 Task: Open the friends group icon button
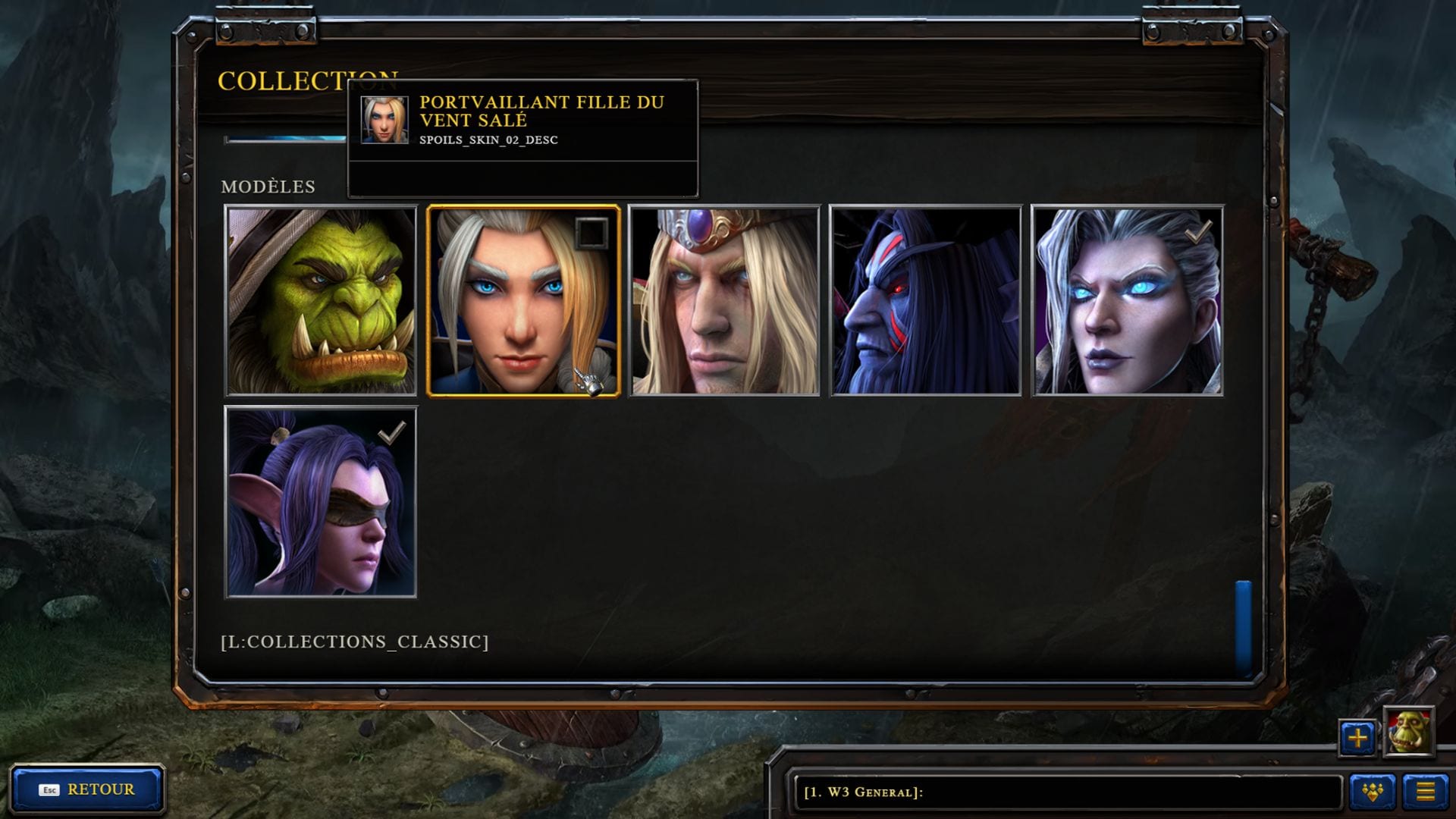(1373, 792)
